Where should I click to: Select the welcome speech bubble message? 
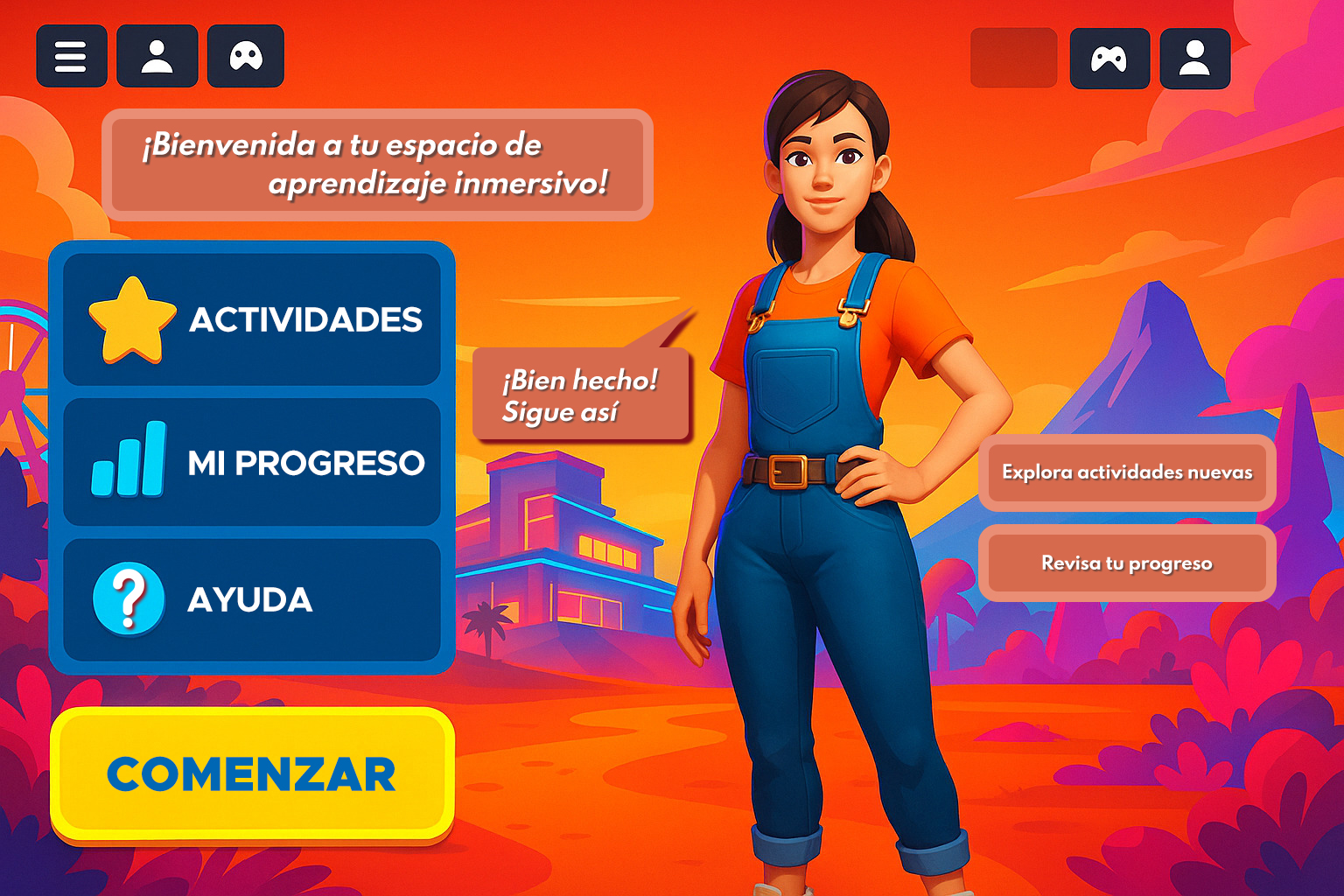[378, 164]
